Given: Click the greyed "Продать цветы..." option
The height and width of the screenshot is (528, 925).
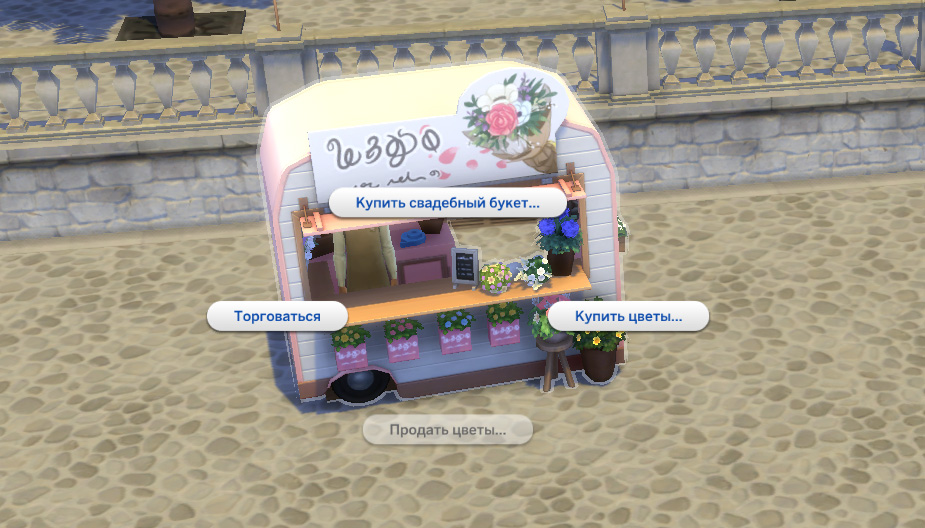Looking at the screenshot, I should pos(447,430).
